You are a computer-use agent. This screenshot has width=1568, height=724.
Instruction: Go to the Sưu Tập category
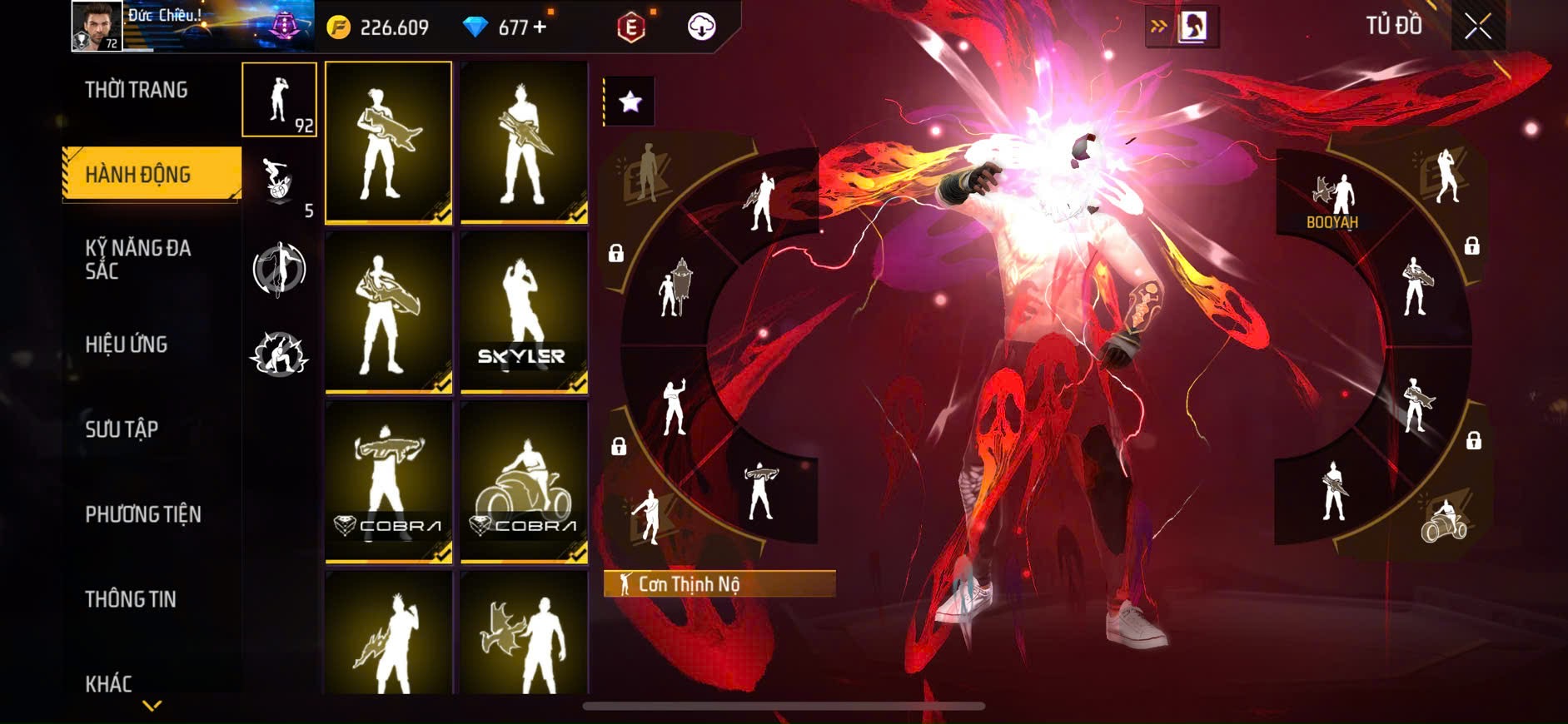122,429
